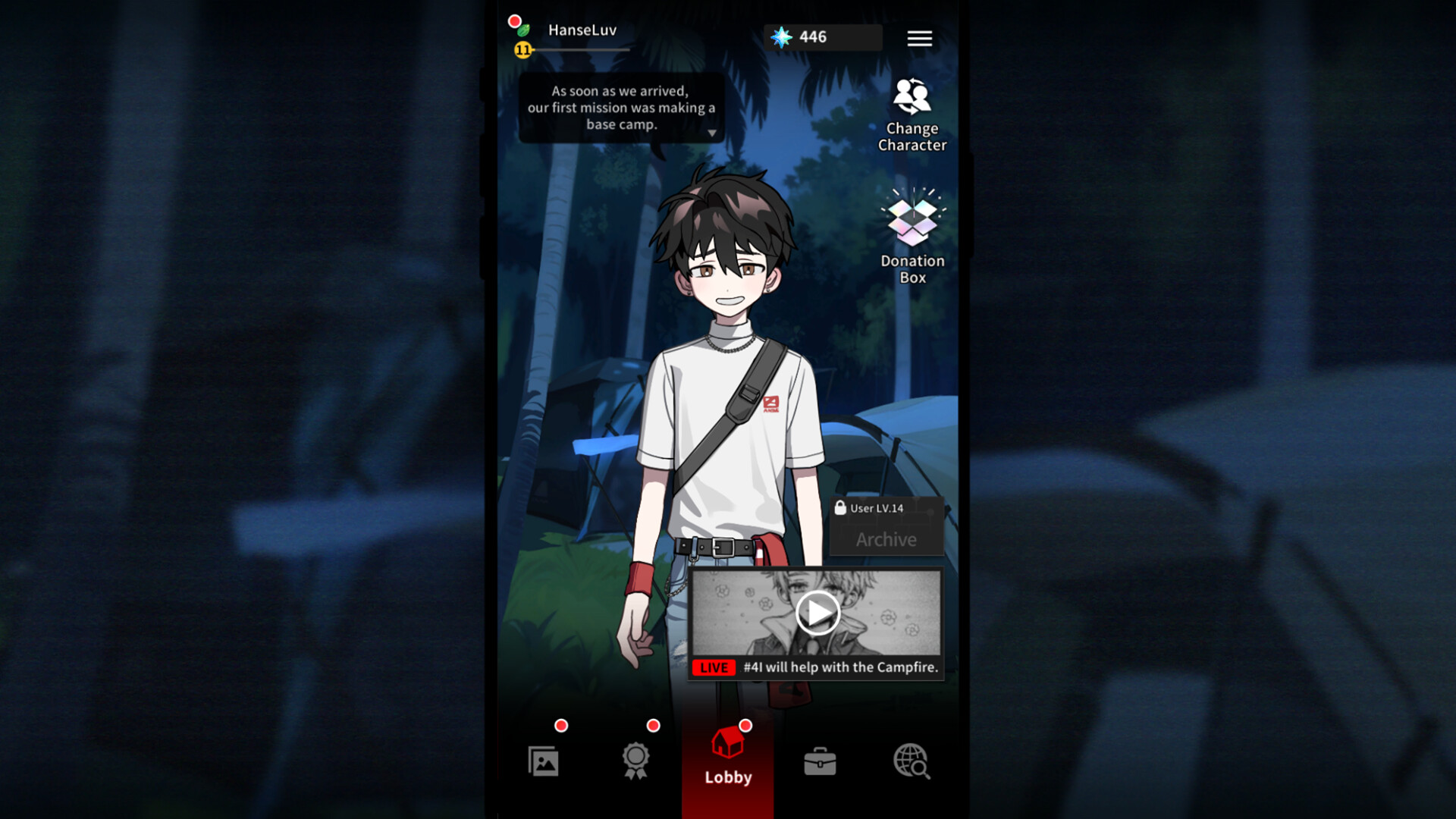This screenshot has width=1456, height=819.
Task: Tap the HanseLuv profile name
Action: pos(582,30)
